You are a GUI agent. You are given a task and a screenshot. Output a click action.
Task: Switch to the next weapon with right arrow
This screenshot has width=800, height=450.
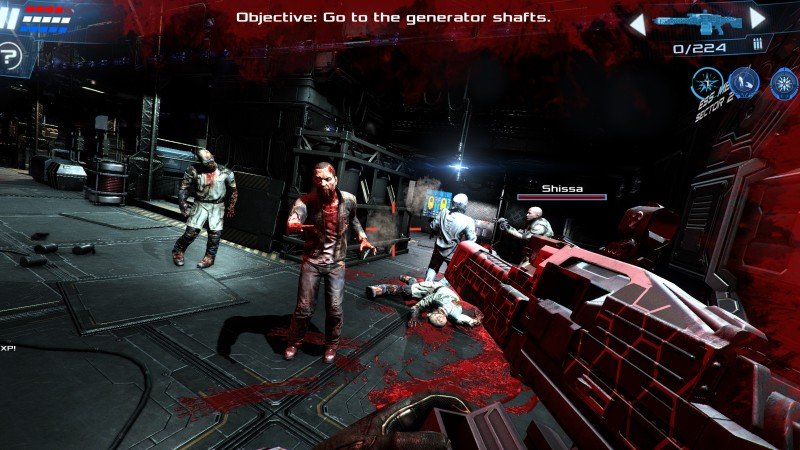(758, 18)
